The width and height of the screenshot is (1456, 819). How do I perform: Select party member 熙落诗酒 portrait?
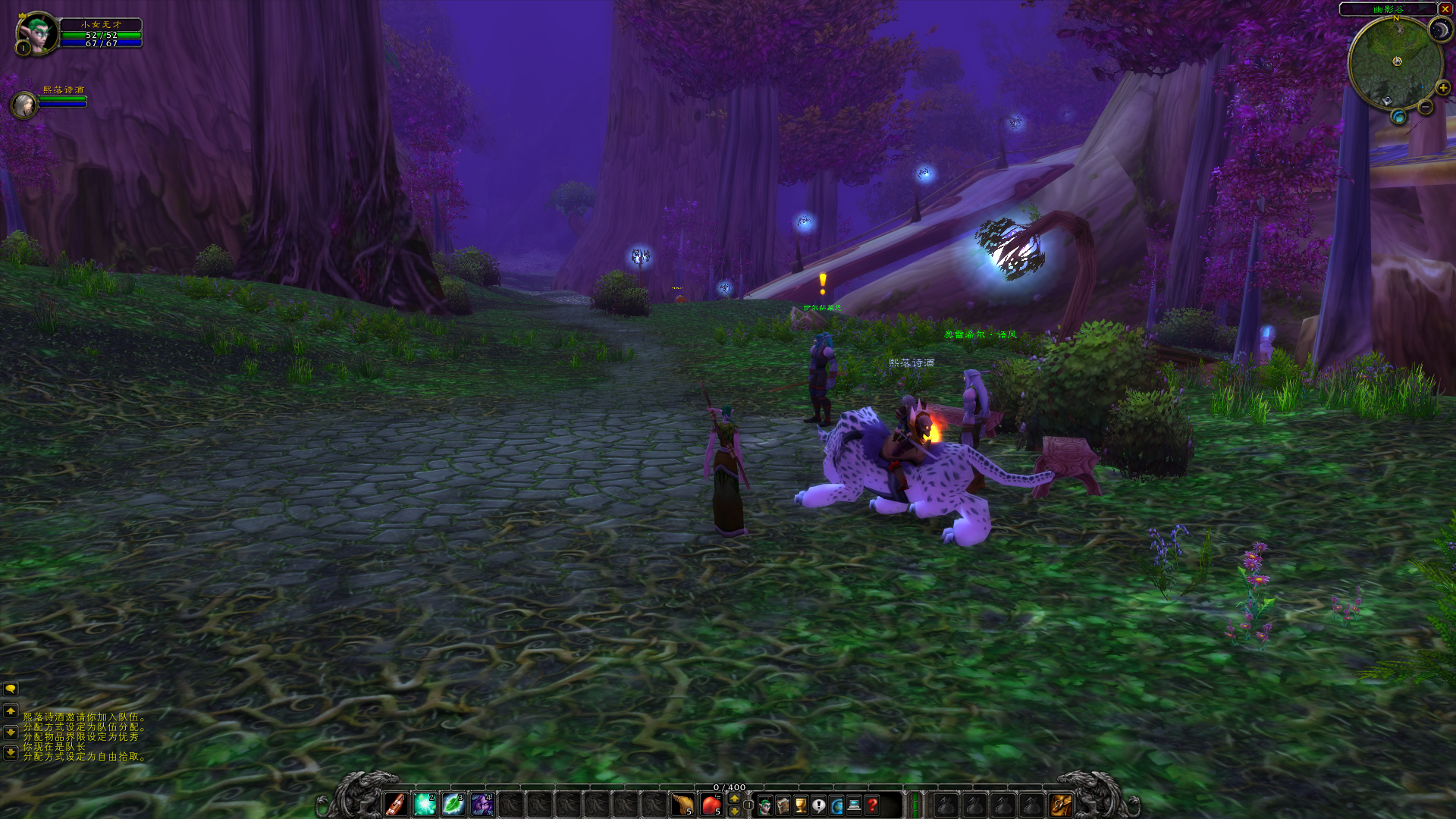24,105
